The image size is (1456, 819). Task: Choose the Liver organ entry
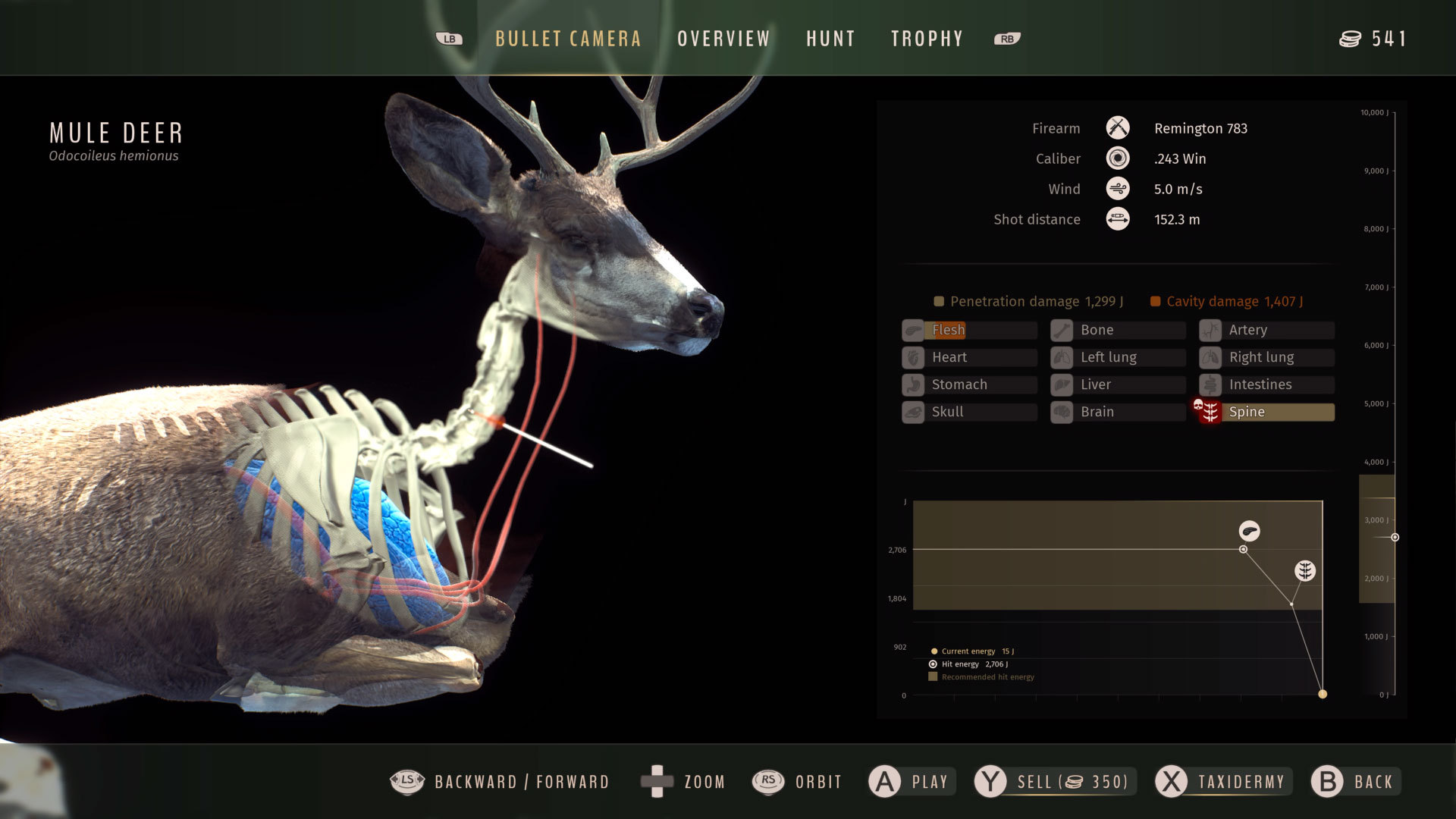pos(1118,384)
